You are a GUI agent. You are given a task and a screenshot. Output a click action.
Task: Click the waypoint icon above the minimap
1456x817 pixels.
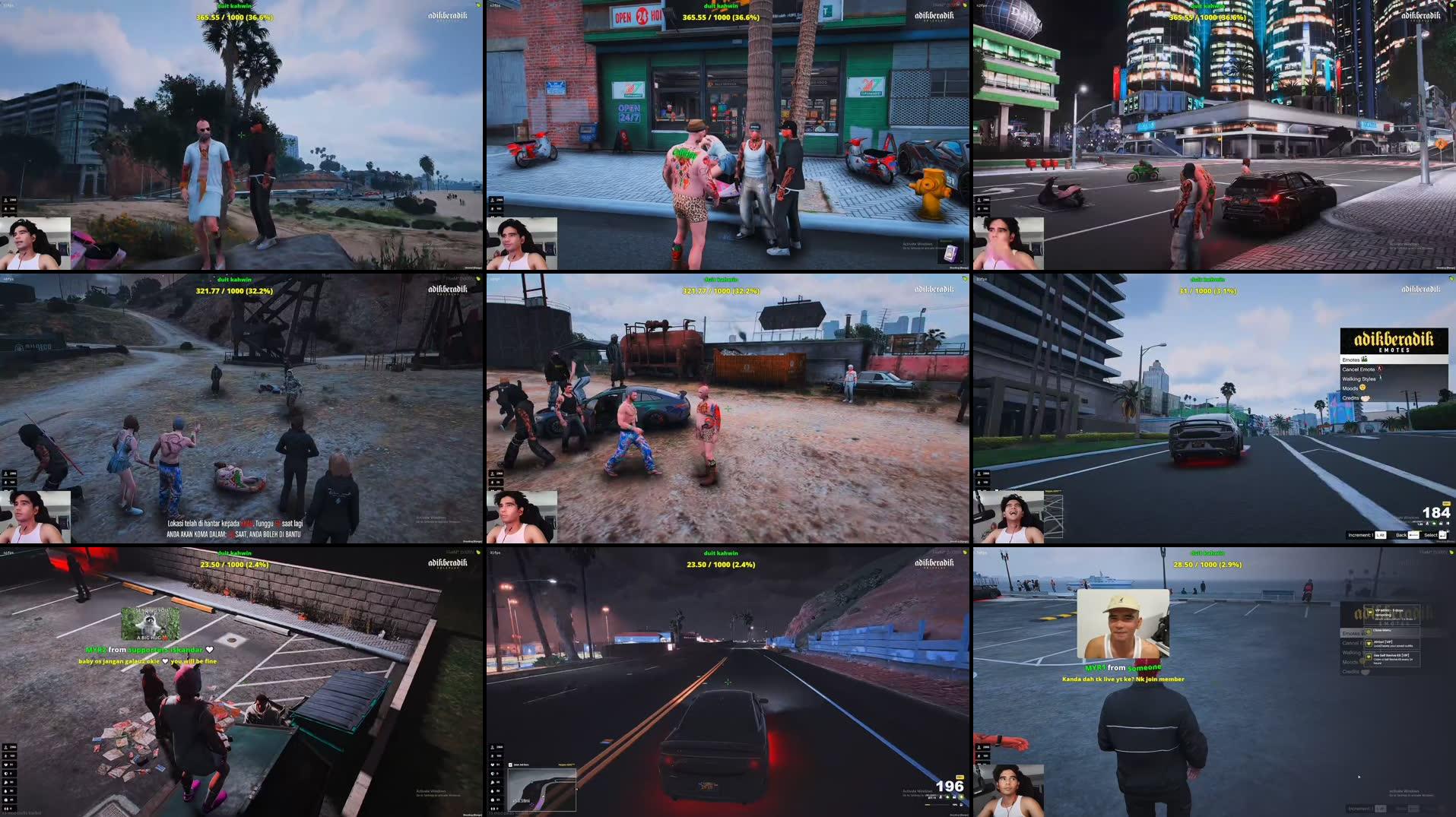(510, 765)
